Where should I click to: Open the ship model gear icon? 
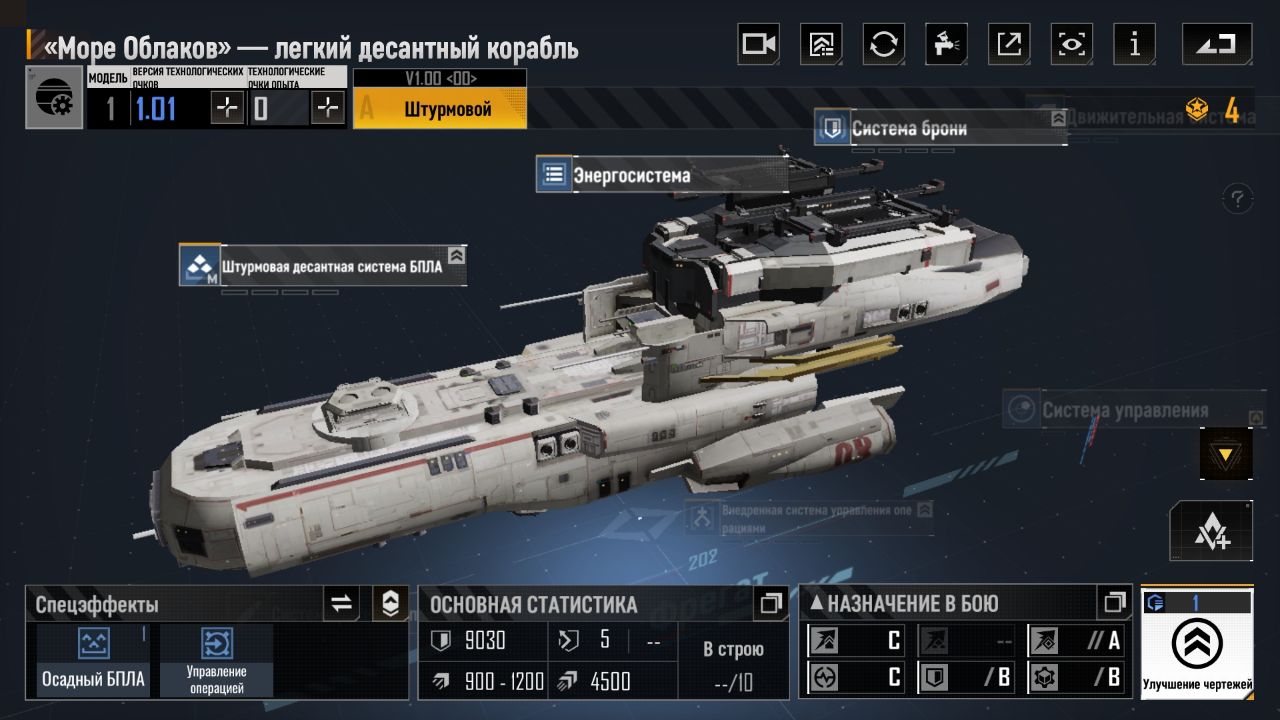54,97
